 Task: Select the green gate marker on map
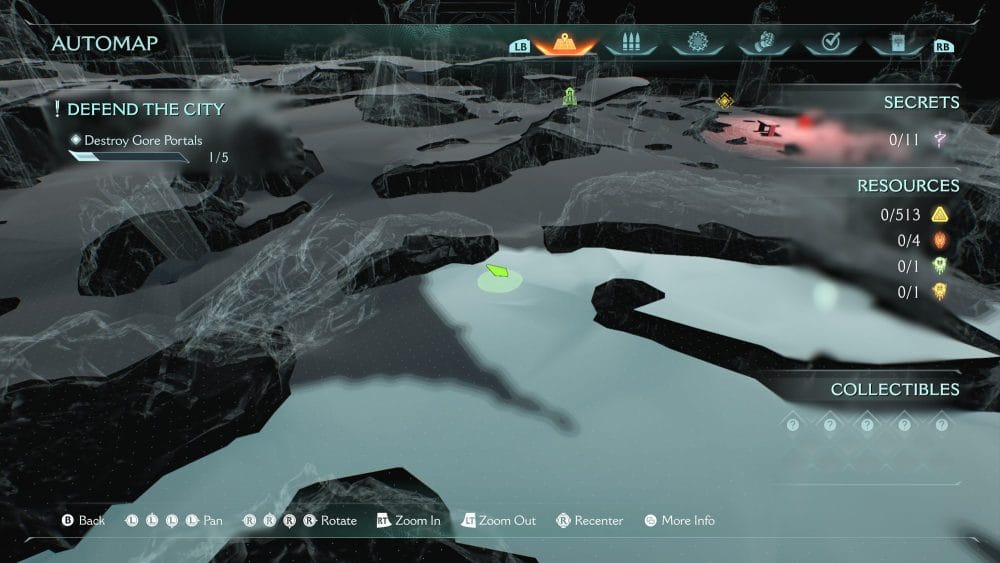pyautogui.click(x=570, y=96)
